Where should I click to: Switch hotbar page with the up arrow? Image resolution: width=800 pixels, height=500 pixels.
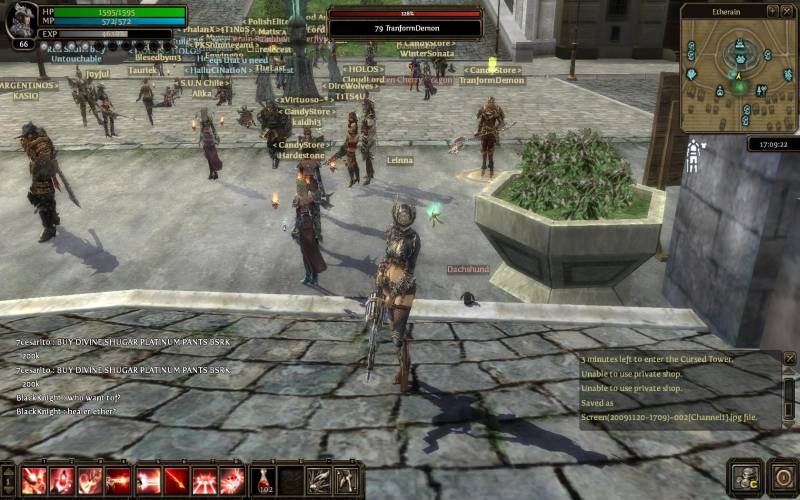[x=8, y=471]
